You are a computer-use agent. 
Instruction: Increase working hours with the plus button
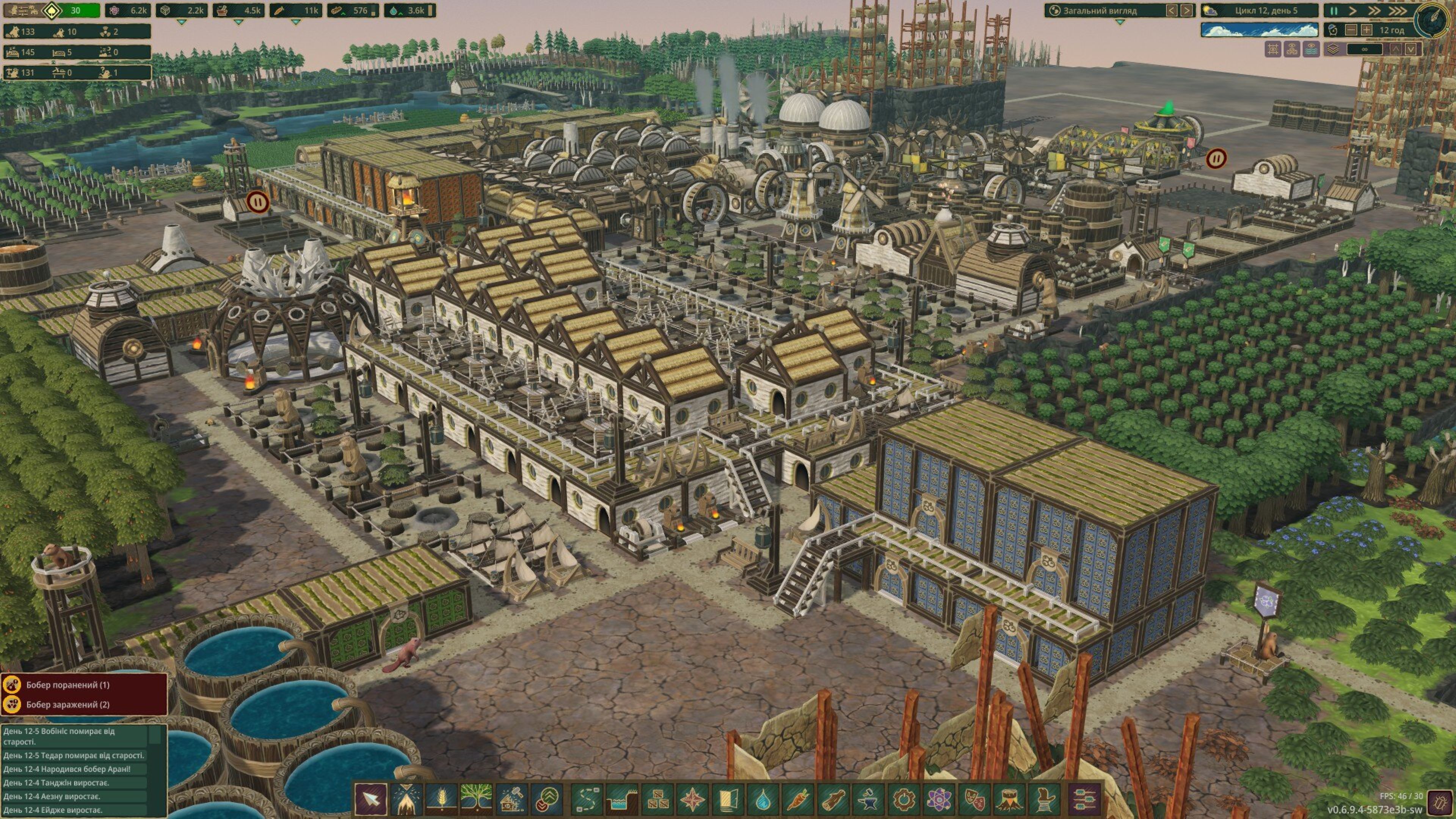(1366, 30)
